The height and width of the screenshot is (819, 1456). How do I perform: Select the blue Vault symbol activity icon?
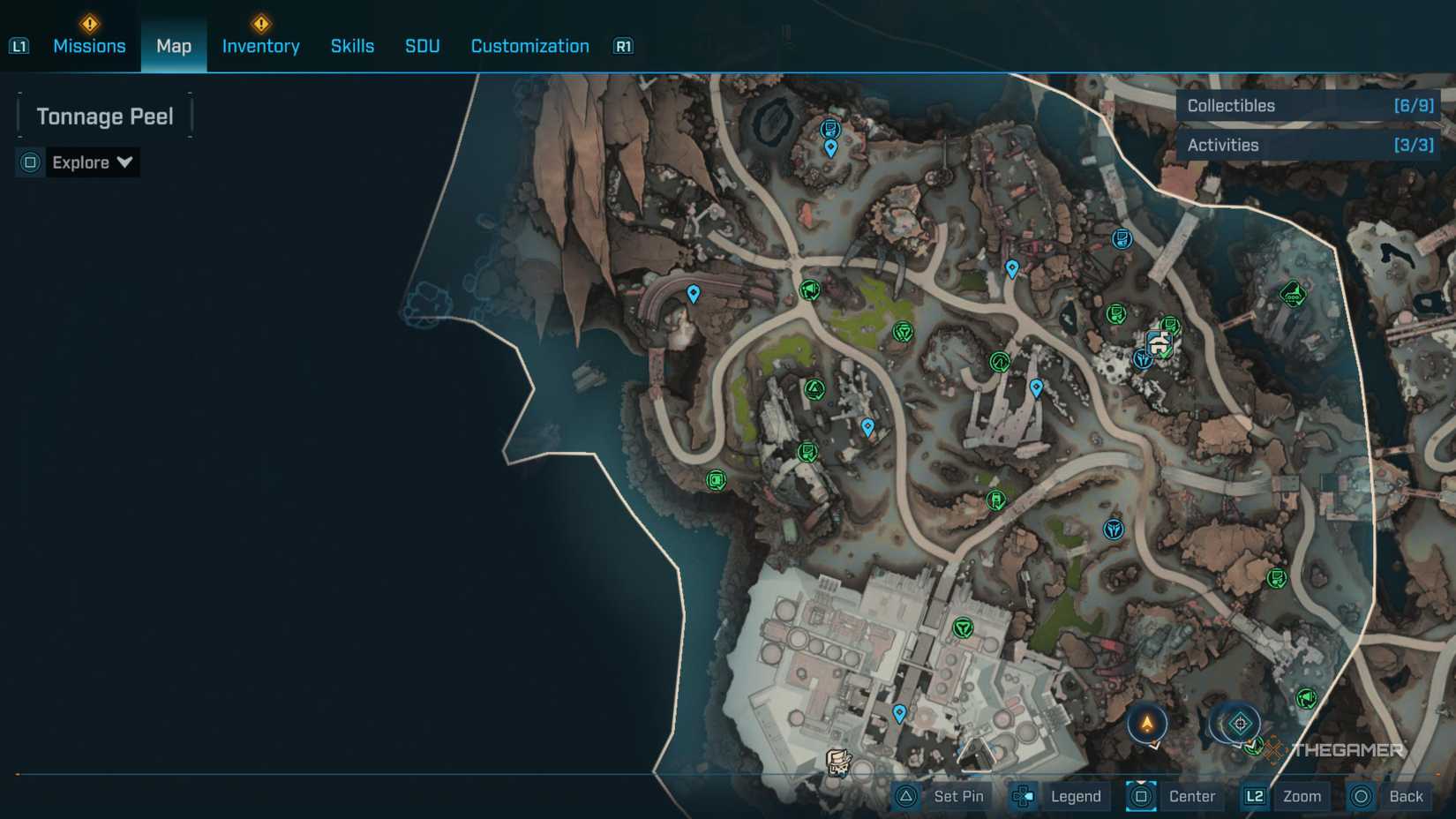(1115, 529)
